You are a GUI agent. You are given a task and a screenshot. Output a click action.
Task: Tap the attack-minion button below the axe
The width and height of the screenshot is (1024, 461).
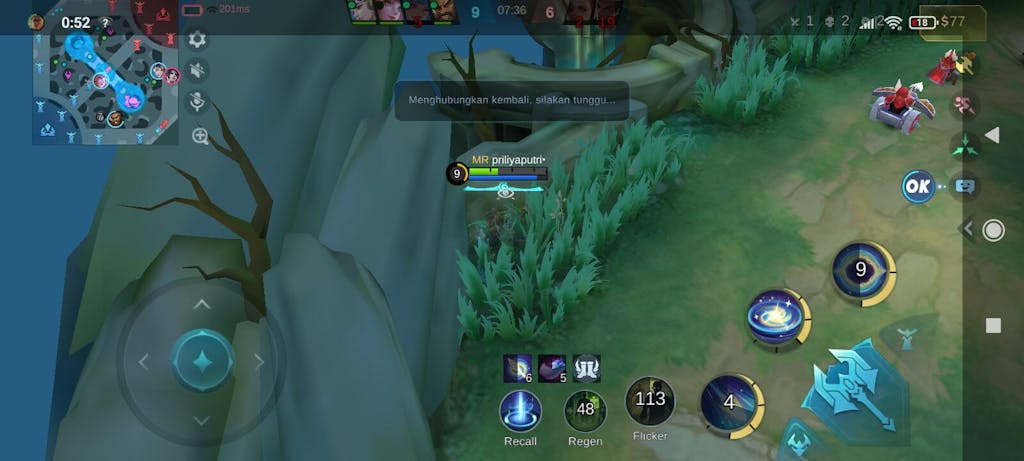pyautogui.click(x=797, y=439)
